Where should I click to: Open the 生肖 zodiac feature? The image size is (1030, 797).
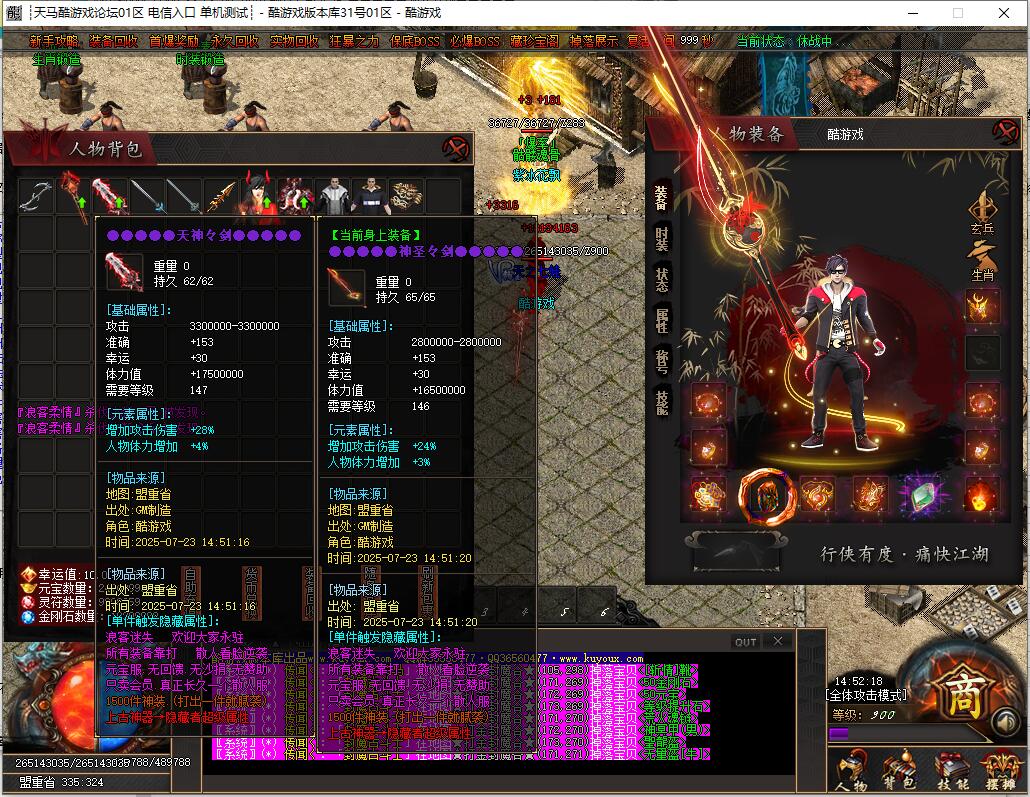(982, 258)
